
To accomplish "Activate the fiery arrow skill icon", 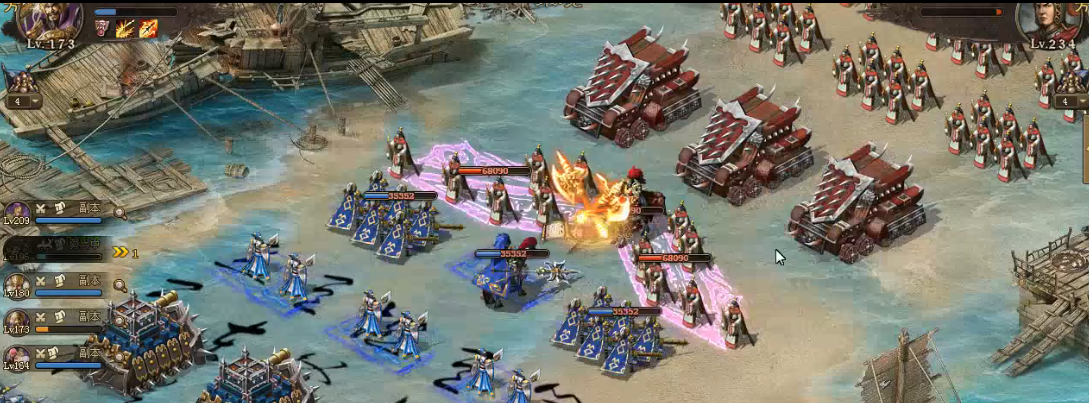I will pyautogui.click(x=148, y=28).
